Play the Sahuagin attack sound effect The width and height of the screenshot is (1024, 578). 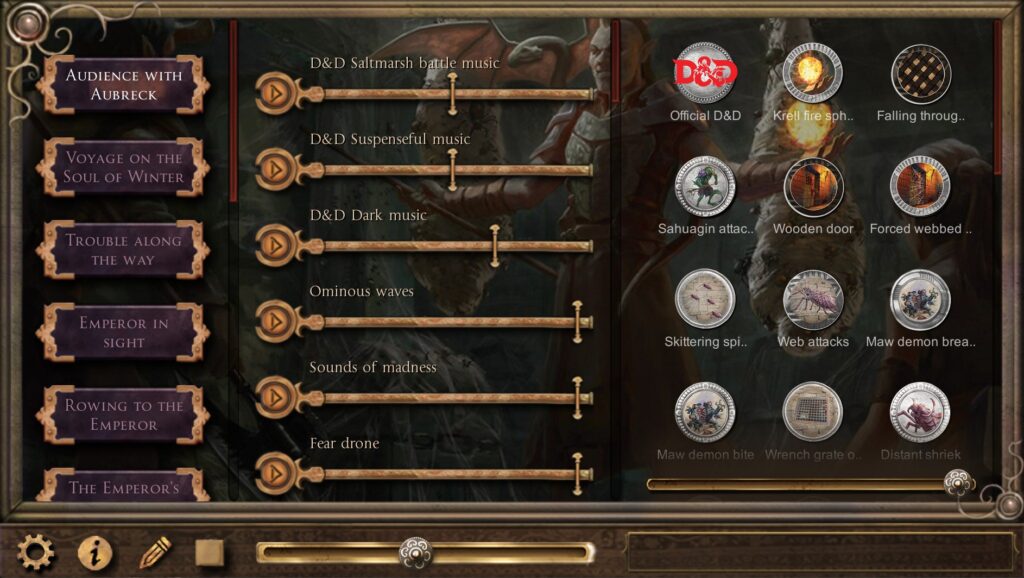[705, 187]
